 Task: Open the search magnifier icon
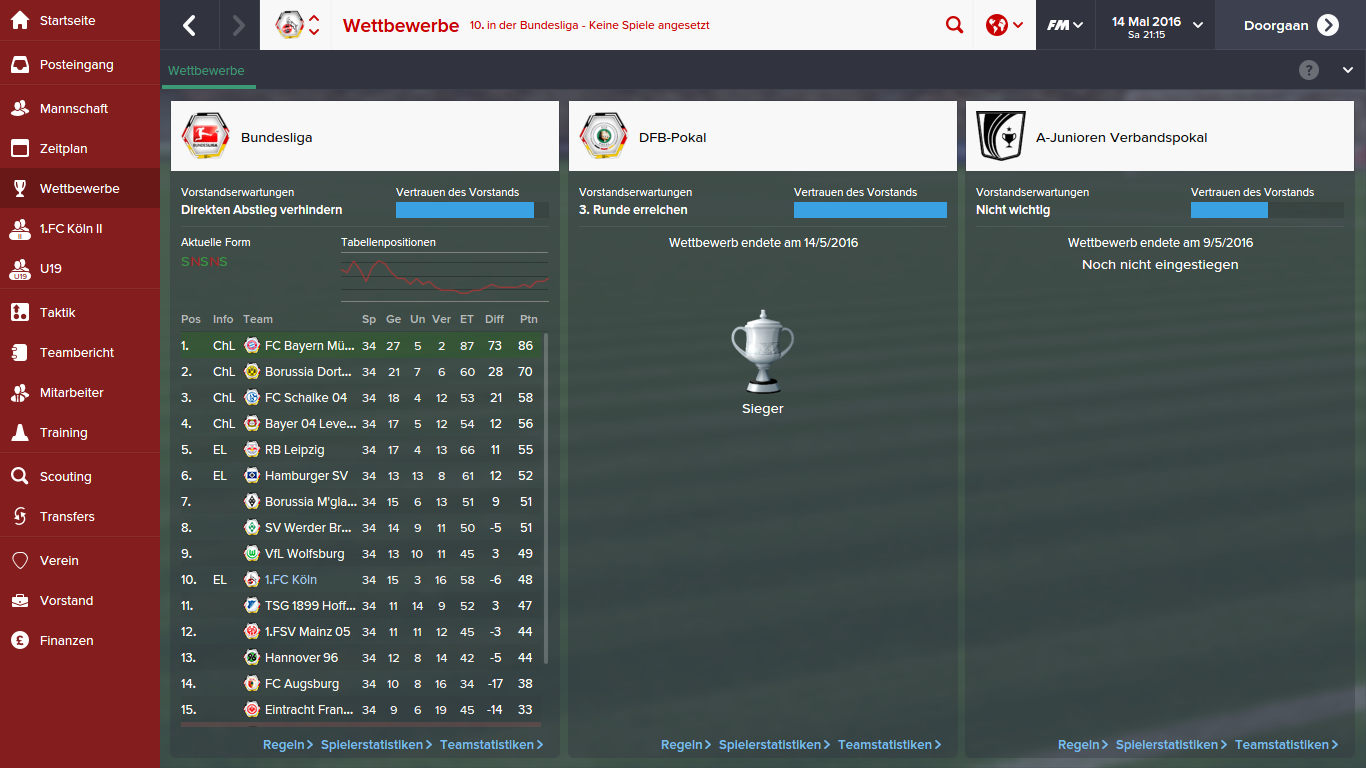pyautogui.click(x=954, y=25)
